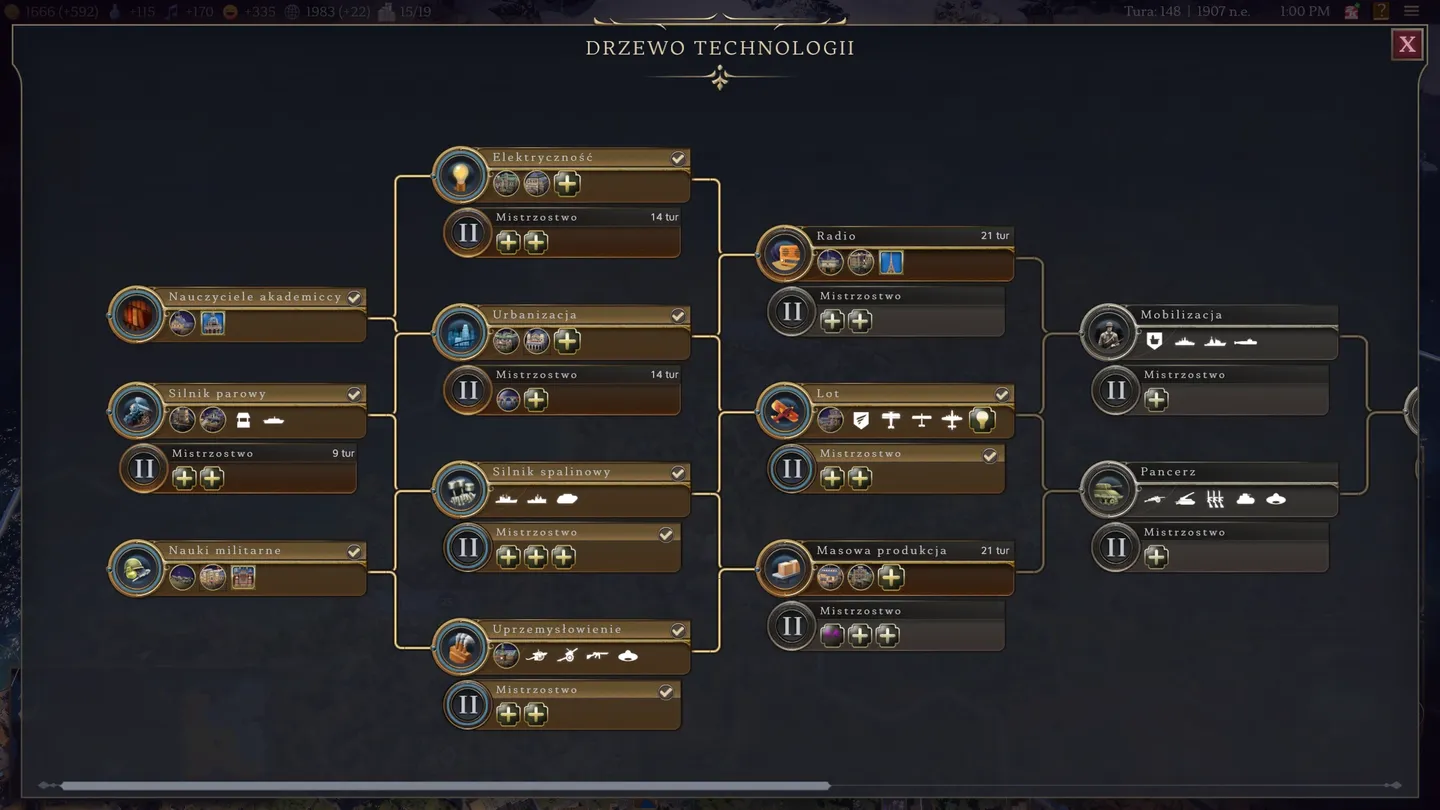Open the question mark help icon top right
This screenshot has width=1440, height=810.
[1382, 11]
